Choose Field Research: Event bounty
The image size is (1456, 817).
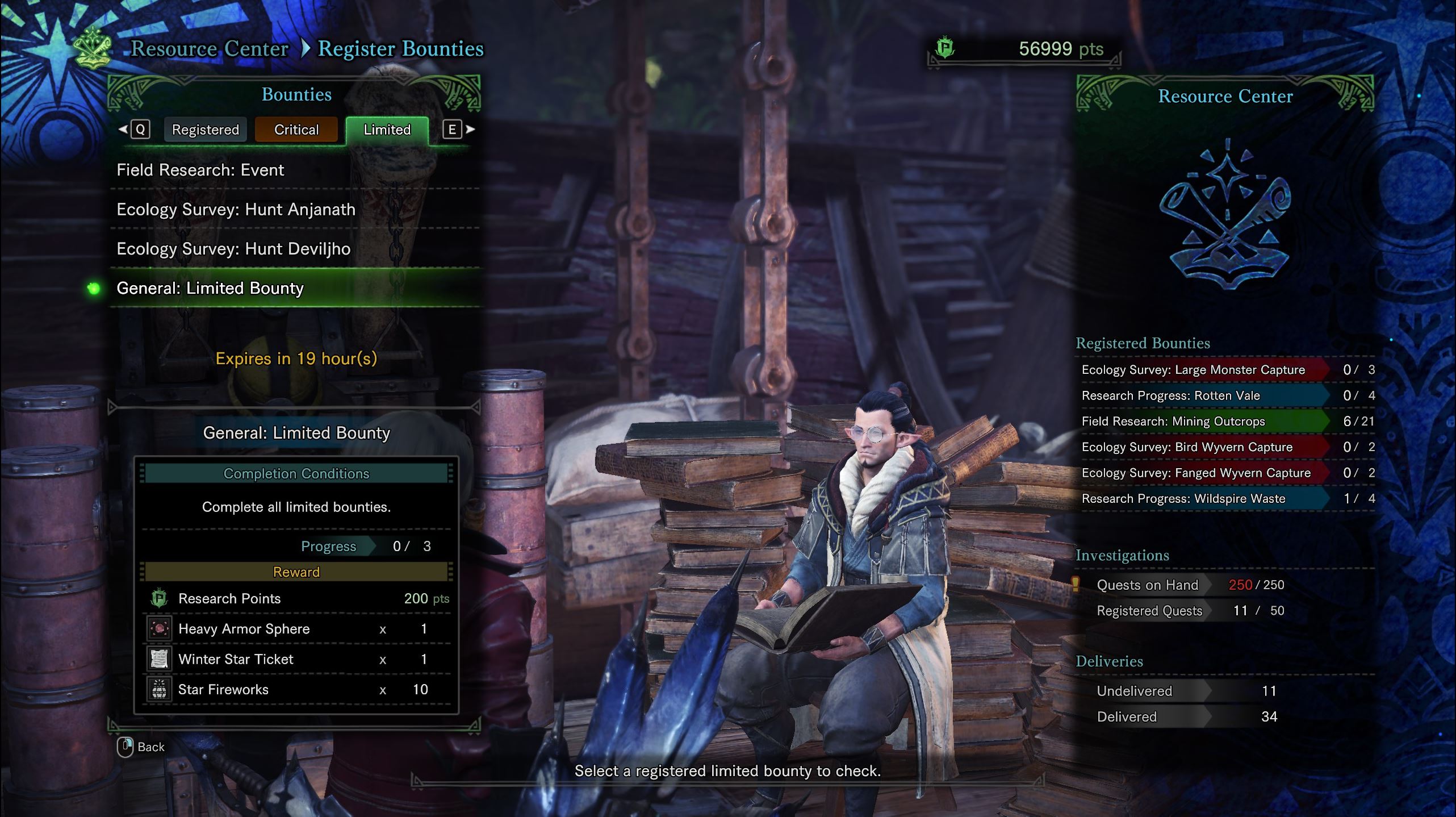click(x=200, y=170)
